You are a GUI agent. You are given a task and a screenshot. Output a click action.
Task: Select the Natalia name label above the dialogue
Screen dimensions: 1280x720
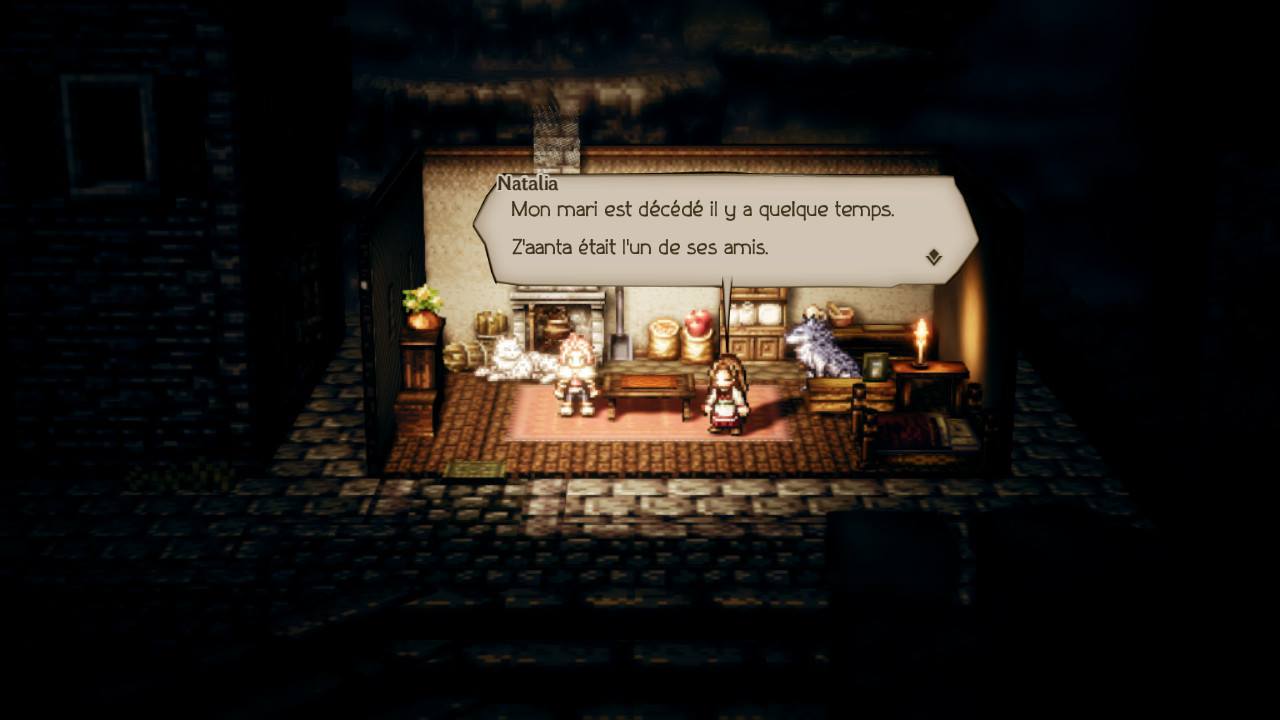pyautogui.click(x=528, y=182)
